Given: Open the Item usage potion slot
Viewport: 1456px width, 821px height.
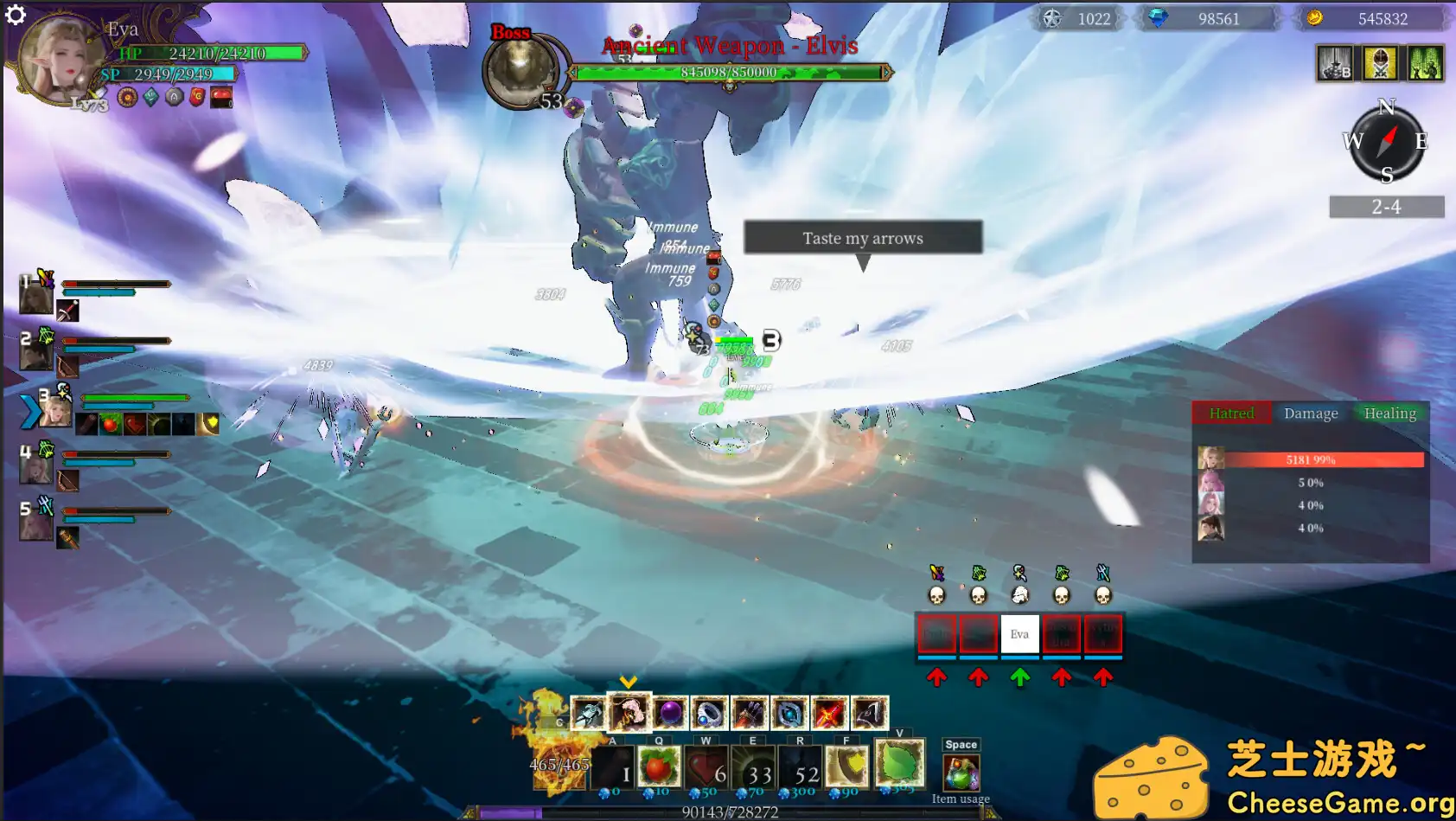Looking at the screenshot, I should pyautogui.click(x=961, y=773).
